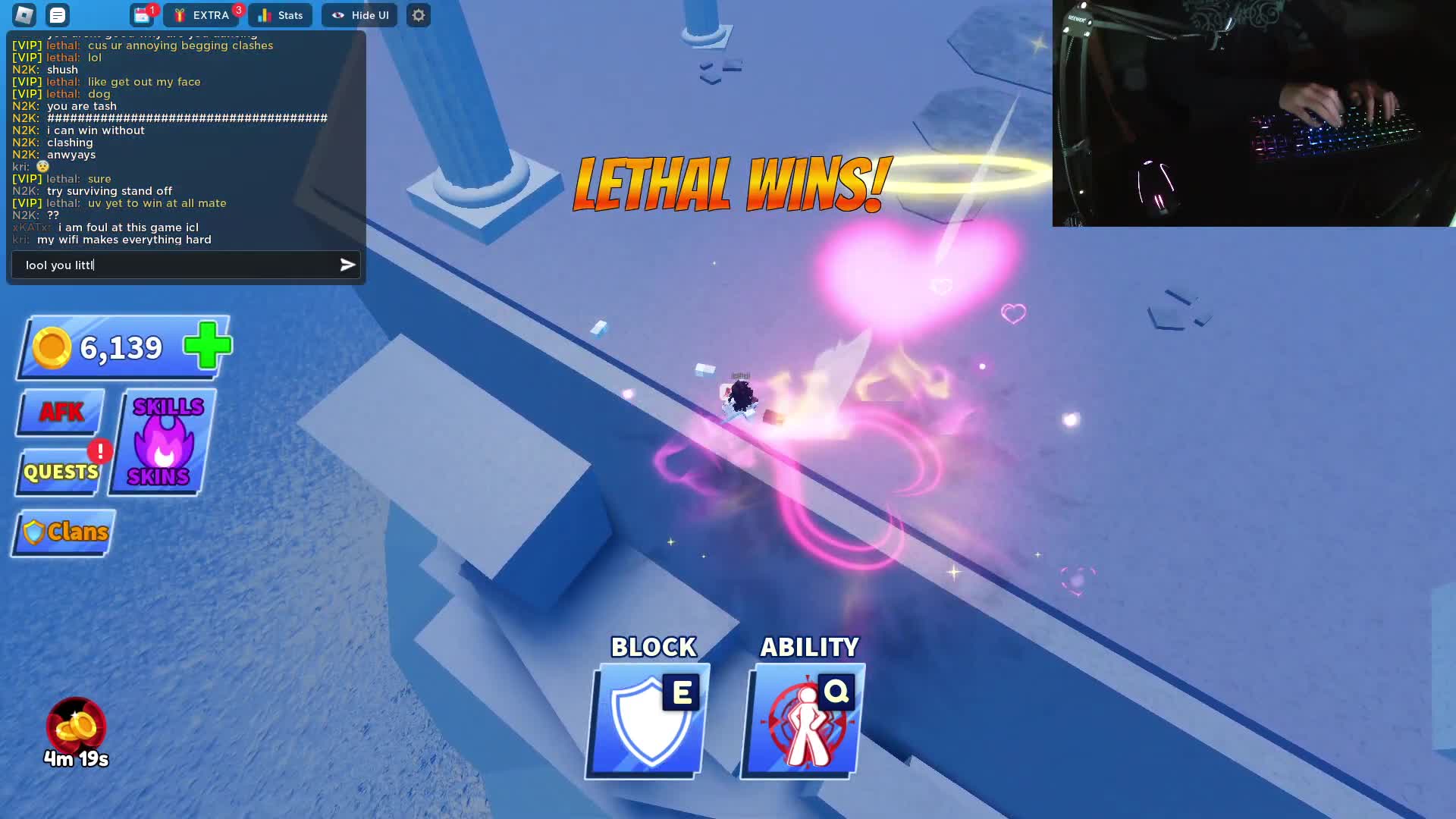Viewport: 1456px width, 819px height.
Task: Send the chat message with the arrow
Action: (x=347, y=265)
